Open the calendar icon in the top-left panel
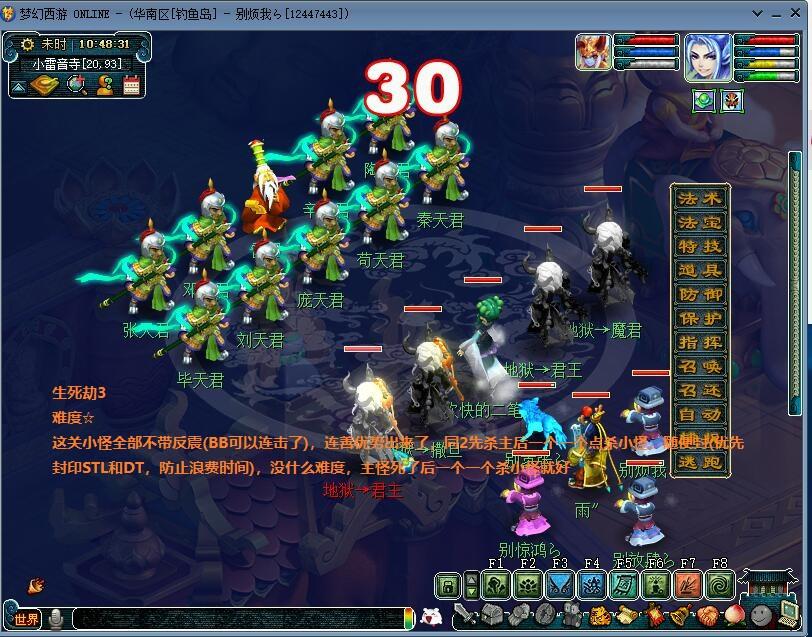The width and height of the screenshot is (812, 637). click(131, 85)
